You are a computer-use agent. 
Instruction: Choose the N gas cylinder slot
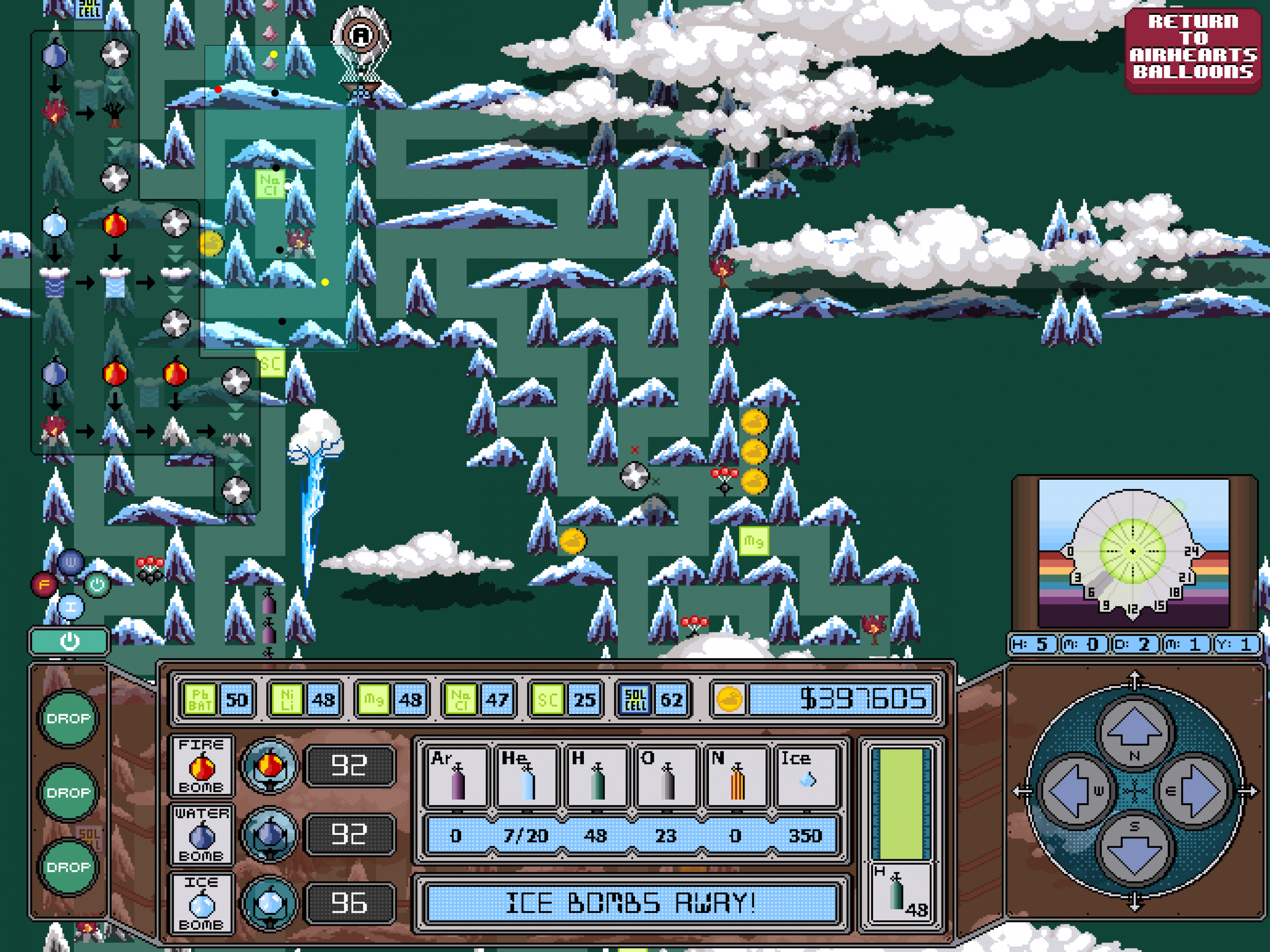point(736,776)
